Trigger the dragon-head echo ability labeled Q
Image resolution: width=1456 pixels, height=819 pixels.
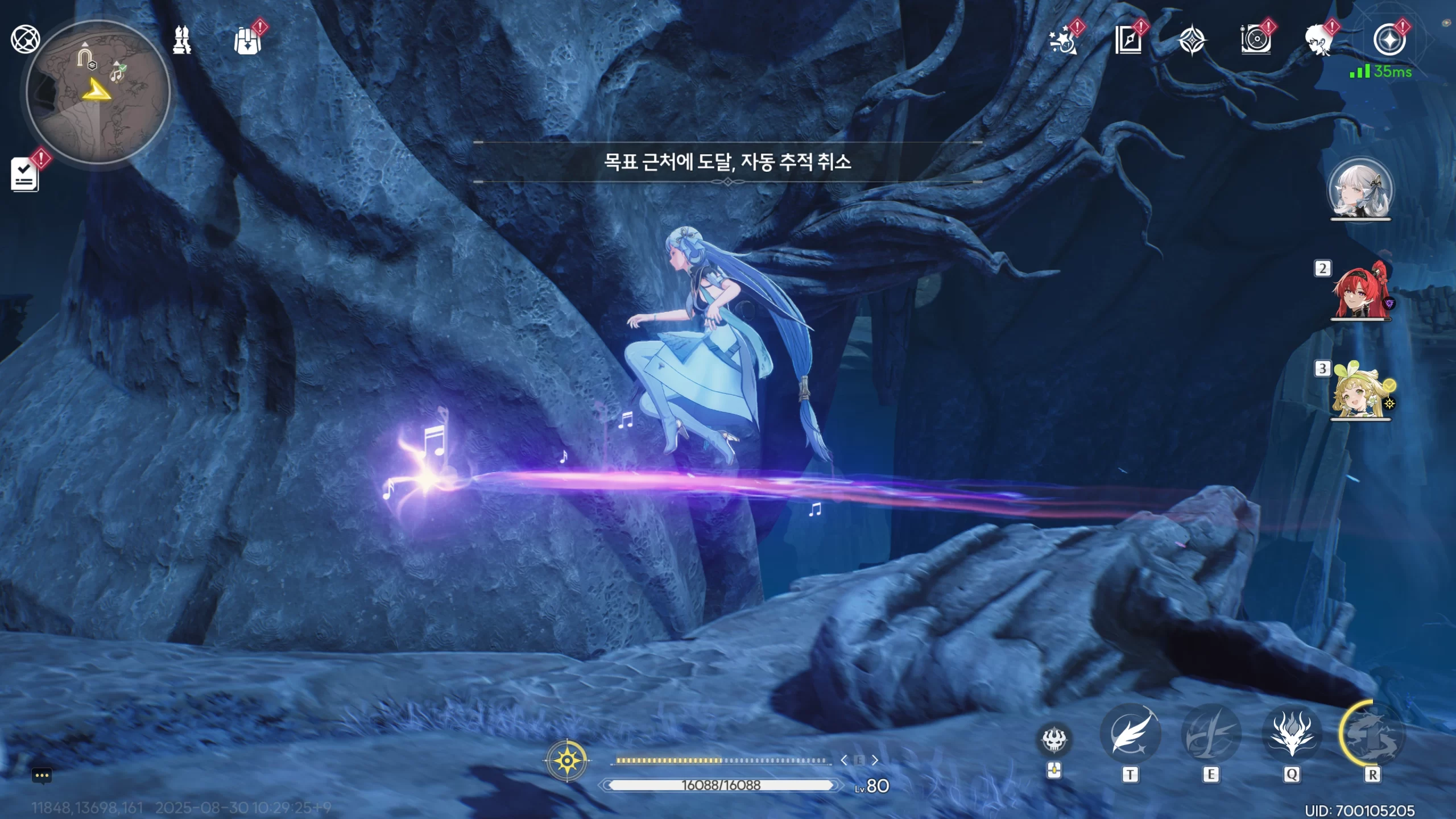[1292, 735]
